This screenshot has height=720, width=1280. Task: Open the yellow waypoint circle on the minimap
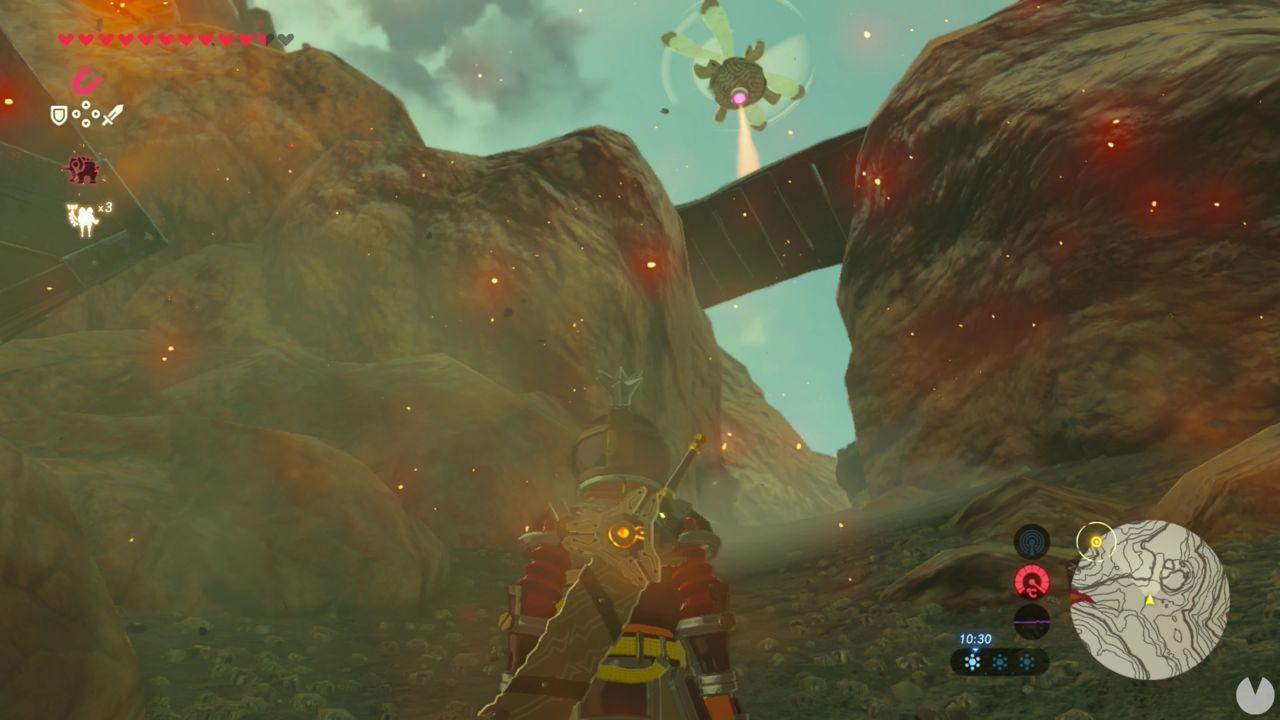(1096, 541)
